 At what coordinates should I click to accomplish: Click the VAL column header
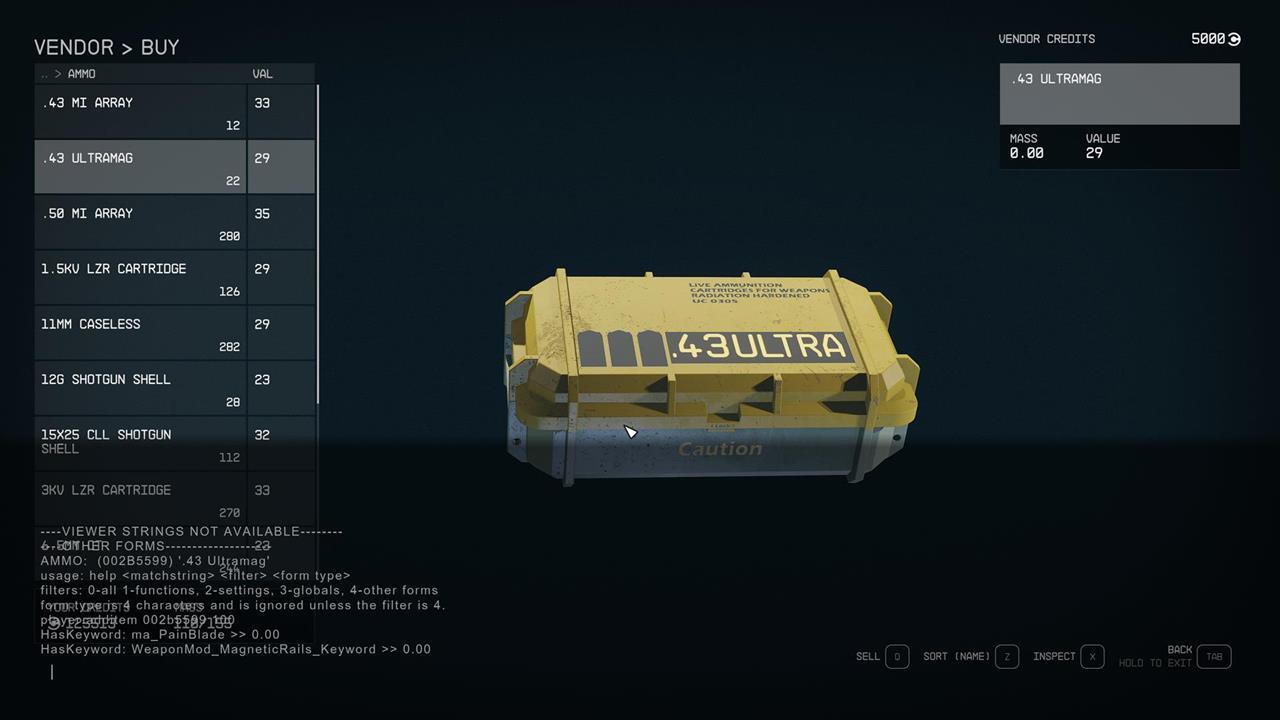pyautogui.click(x=261, y=73)
